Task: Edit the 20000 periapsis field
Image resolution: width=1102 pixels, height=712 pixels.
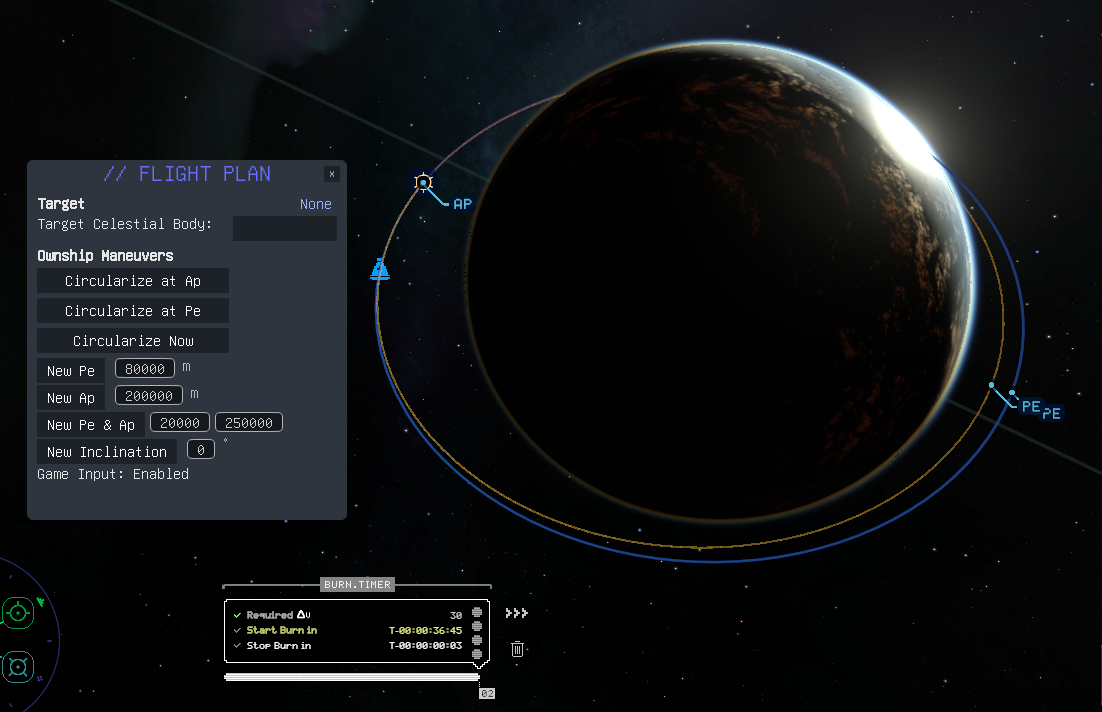Action: coord(180,423)
